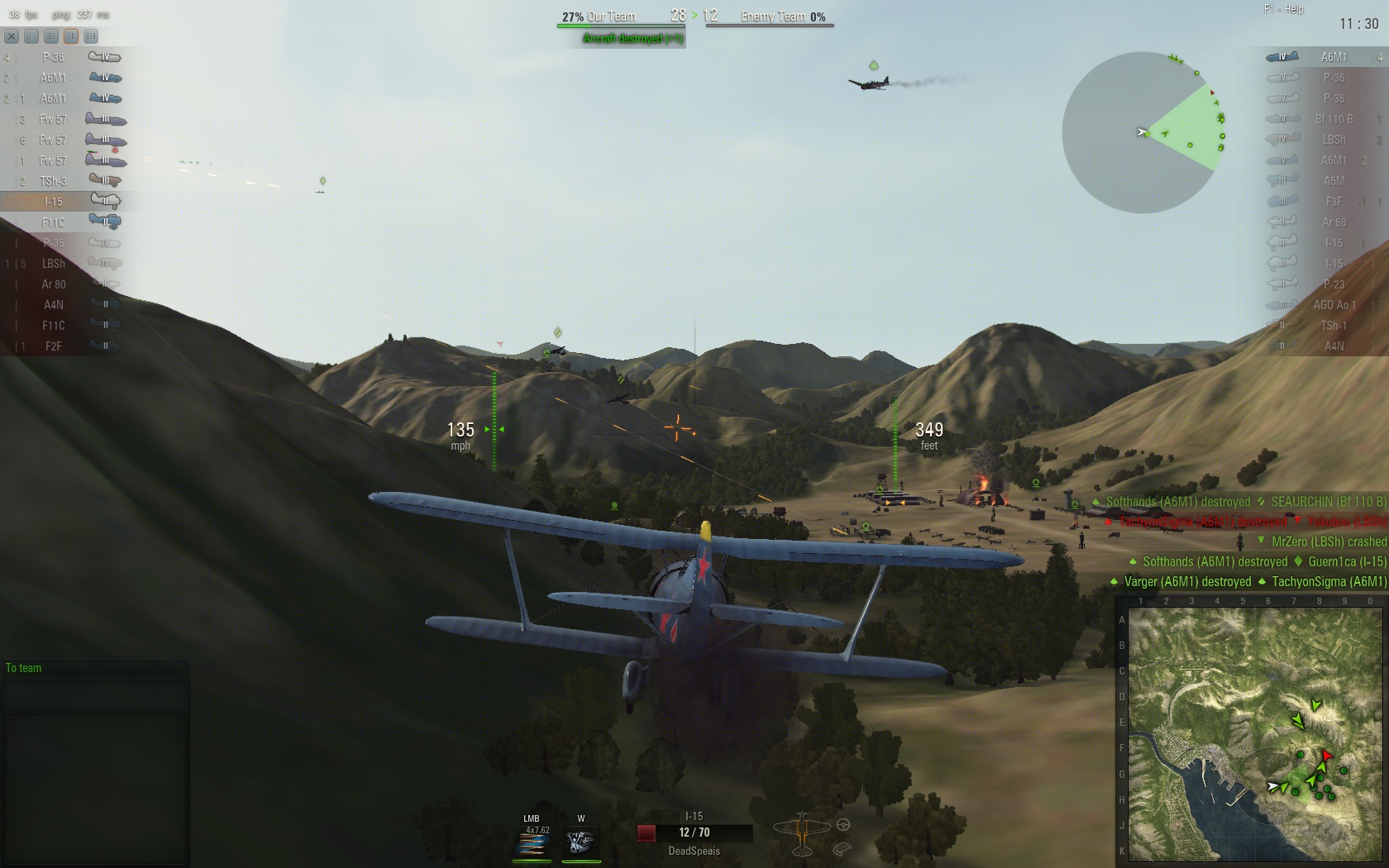Select the TSh-3 row in allied team list
The height and width of the screenshot is (868, 1389).
click(x=62, y=180)
